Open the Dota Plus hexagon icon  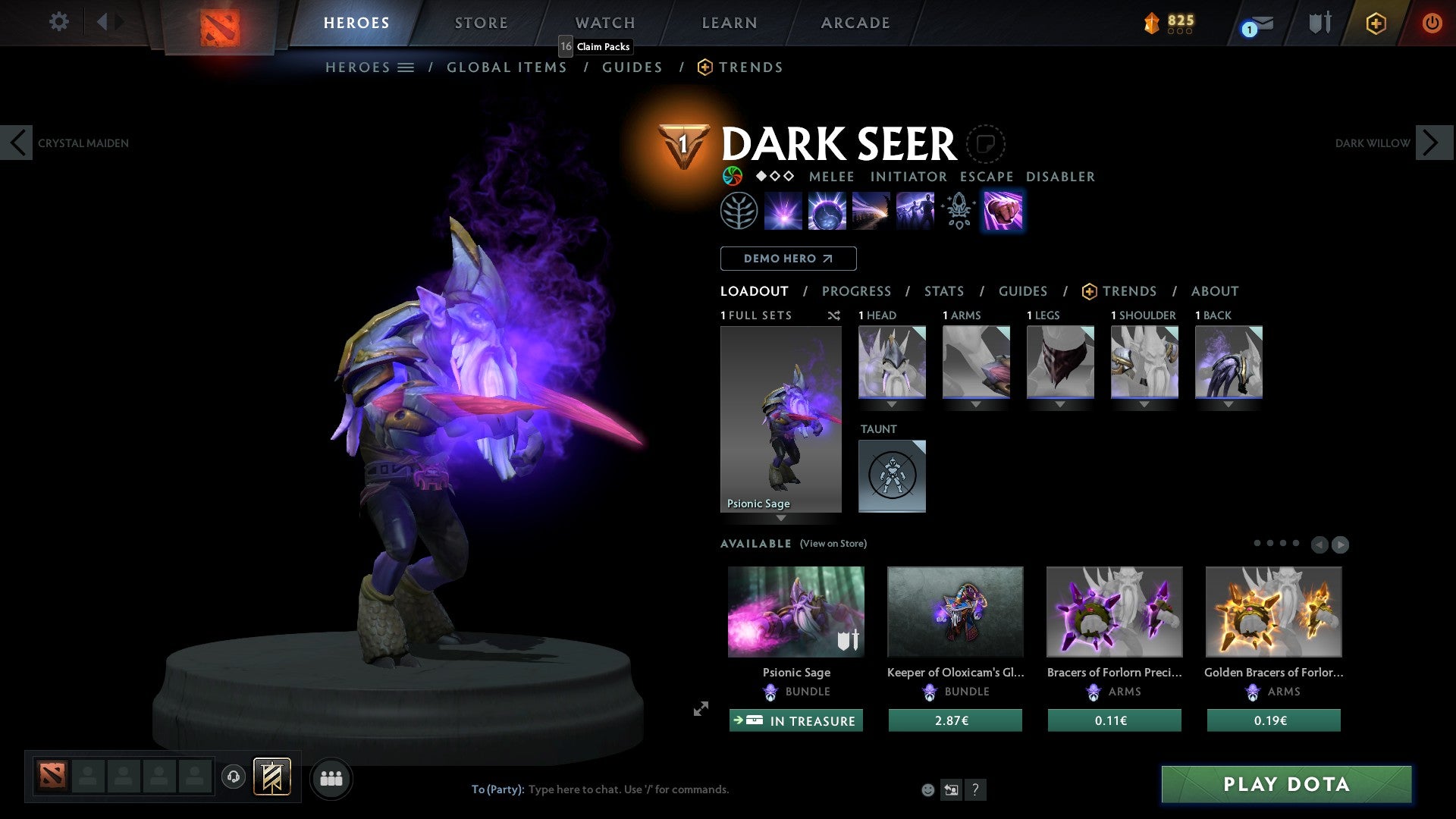coord(1376,23)
